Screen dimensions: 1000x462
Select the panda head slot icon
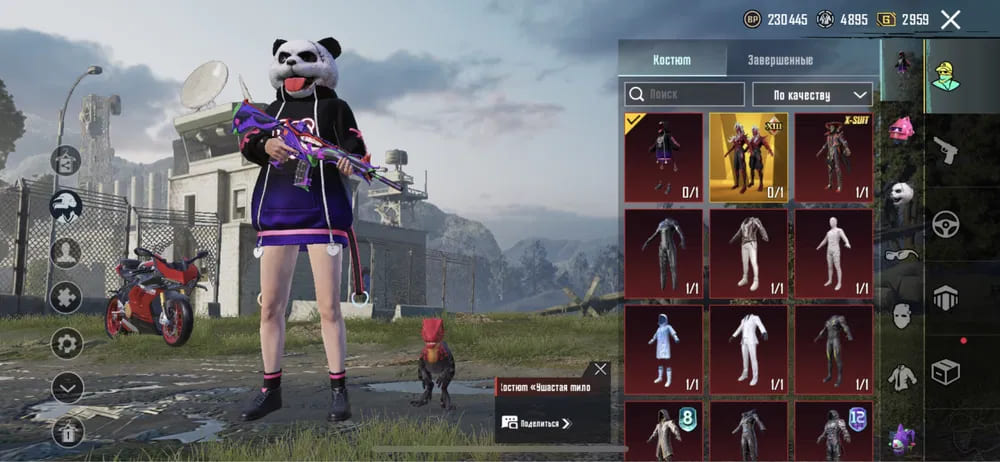coord(902,193)
